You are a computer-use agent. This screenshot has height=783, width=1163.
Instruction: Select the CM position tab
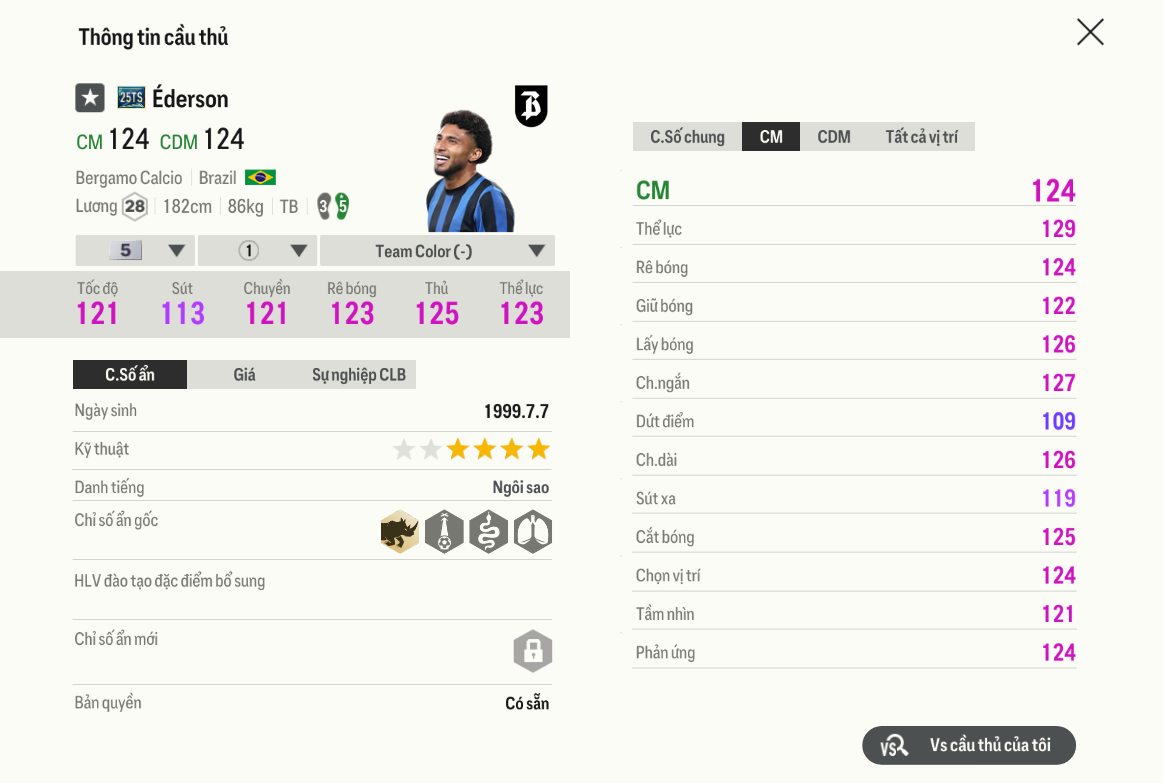pyautogui.click(x=771, y=137)
